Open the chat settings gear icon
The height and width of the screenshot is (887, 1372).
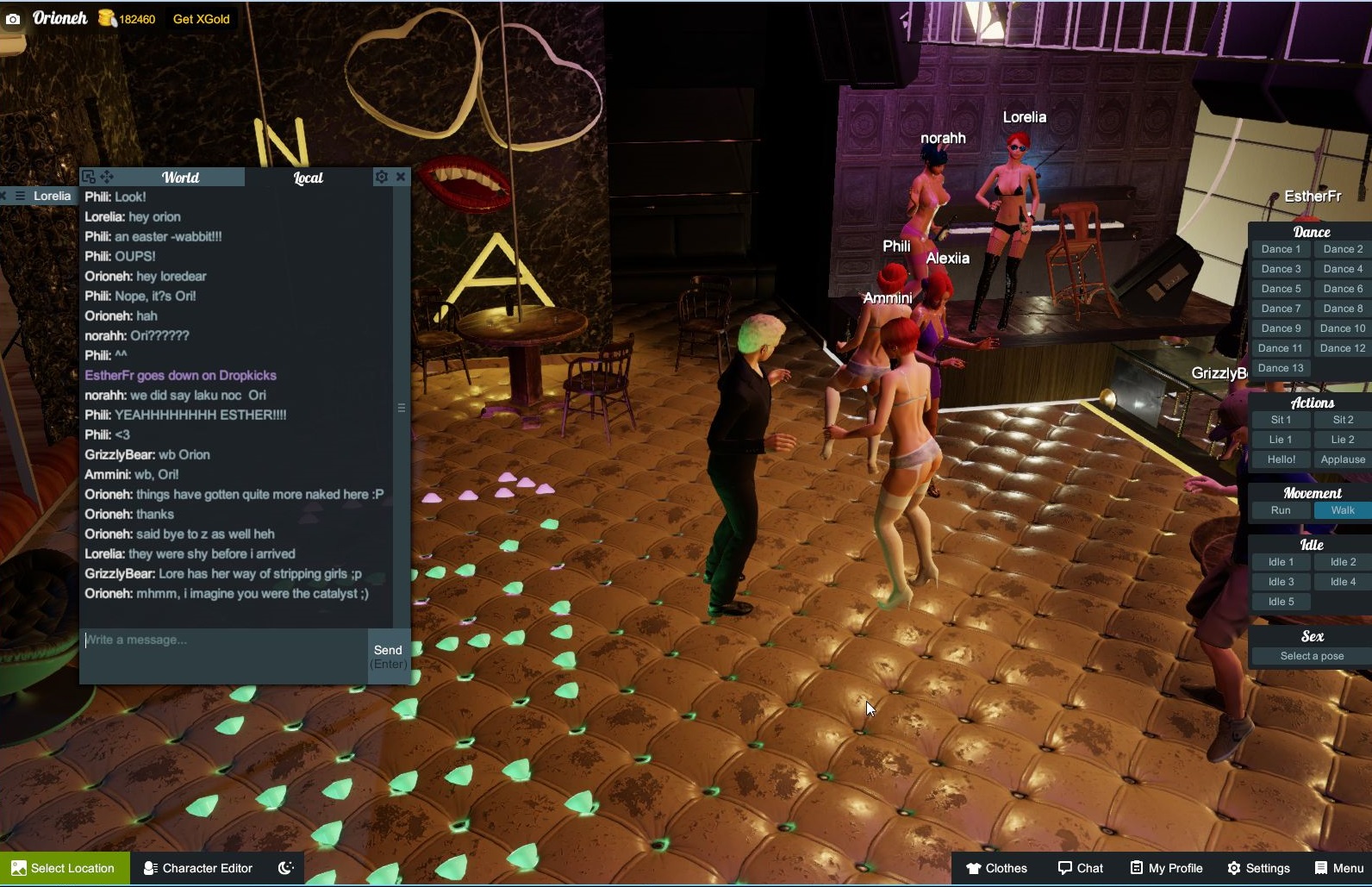381,177
